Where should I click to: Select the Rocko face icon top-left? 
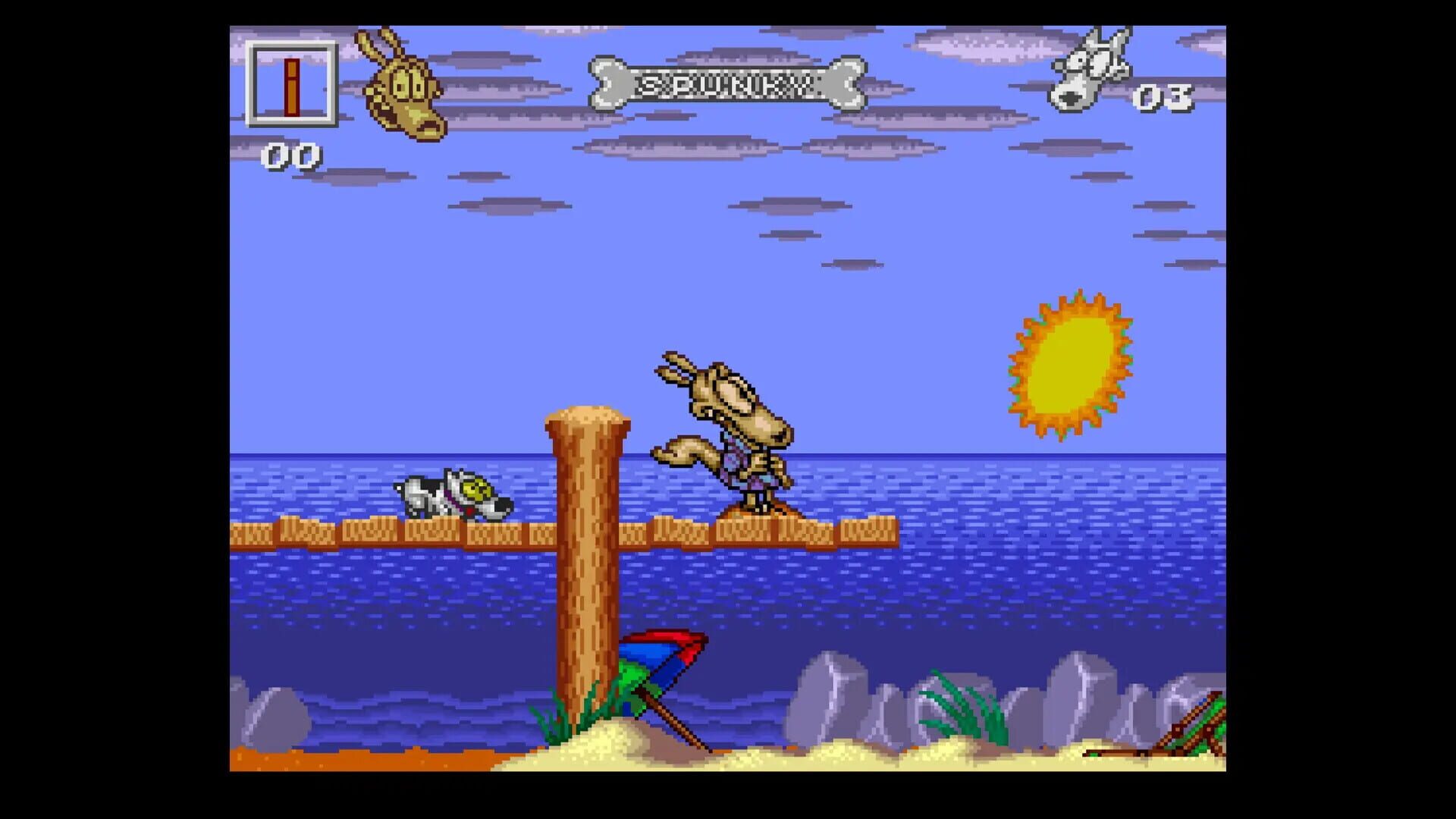pyautogui.click(x=406, y=87)
